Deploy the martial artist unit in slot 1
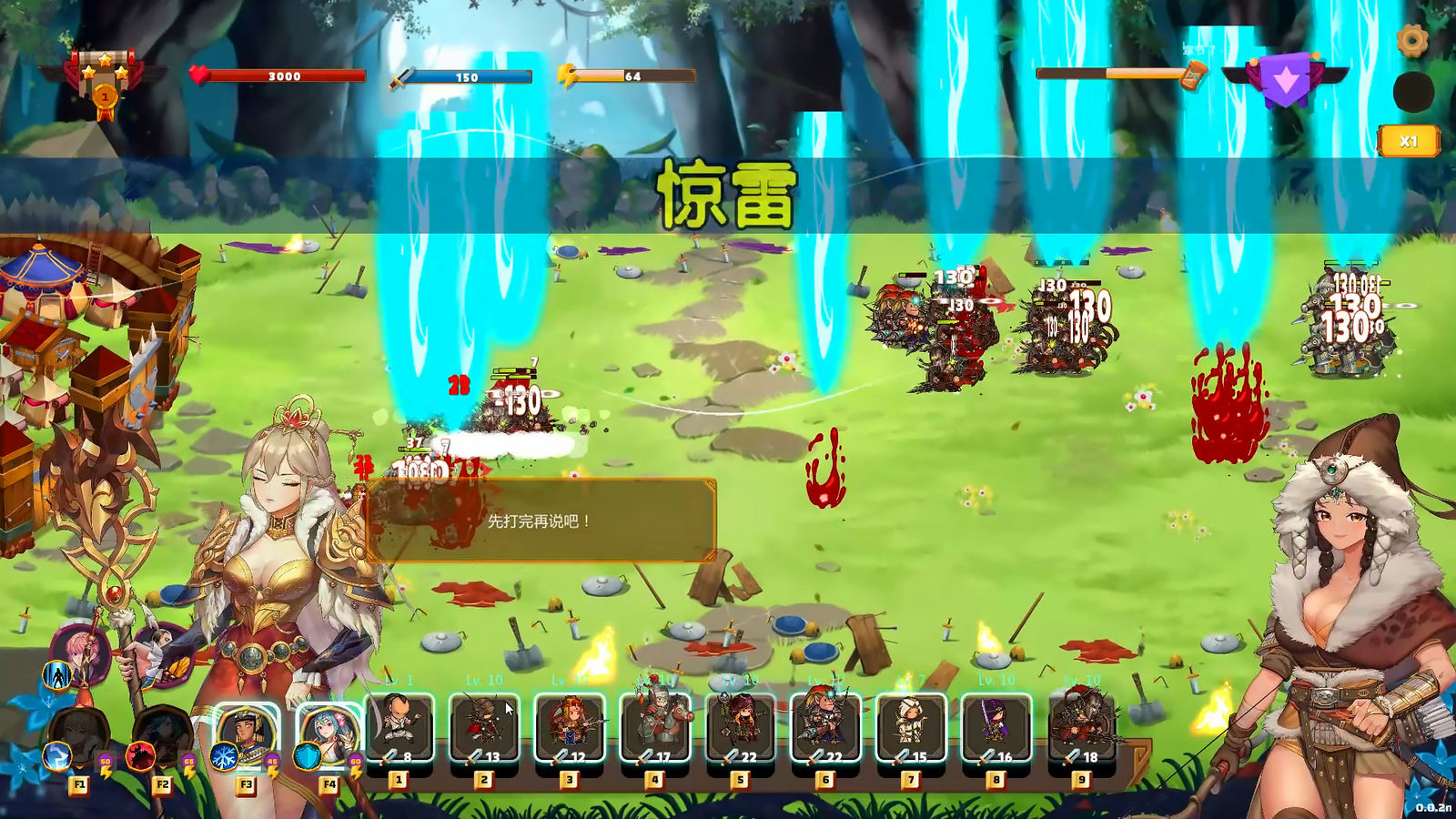 [x=399, y=727]
